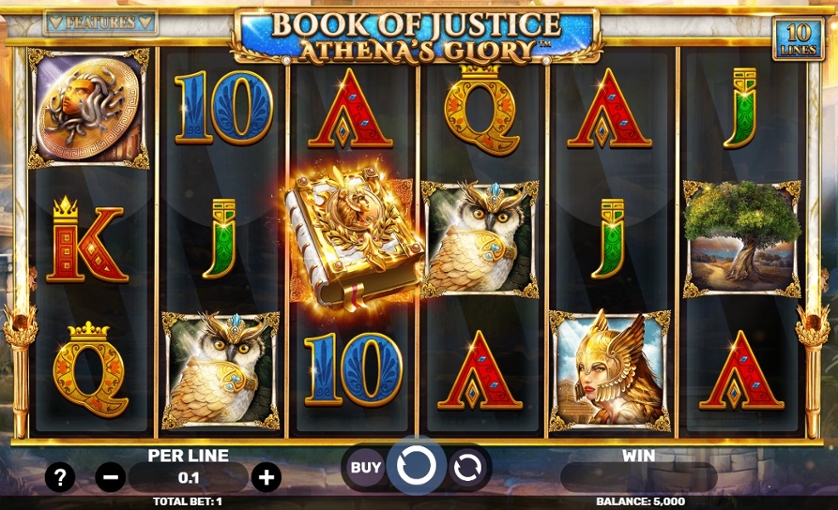The width and height of the screenshot is (838, 510).
Task: Increase the per line bet
Action: pyautogui.click(x=266, y=477)
